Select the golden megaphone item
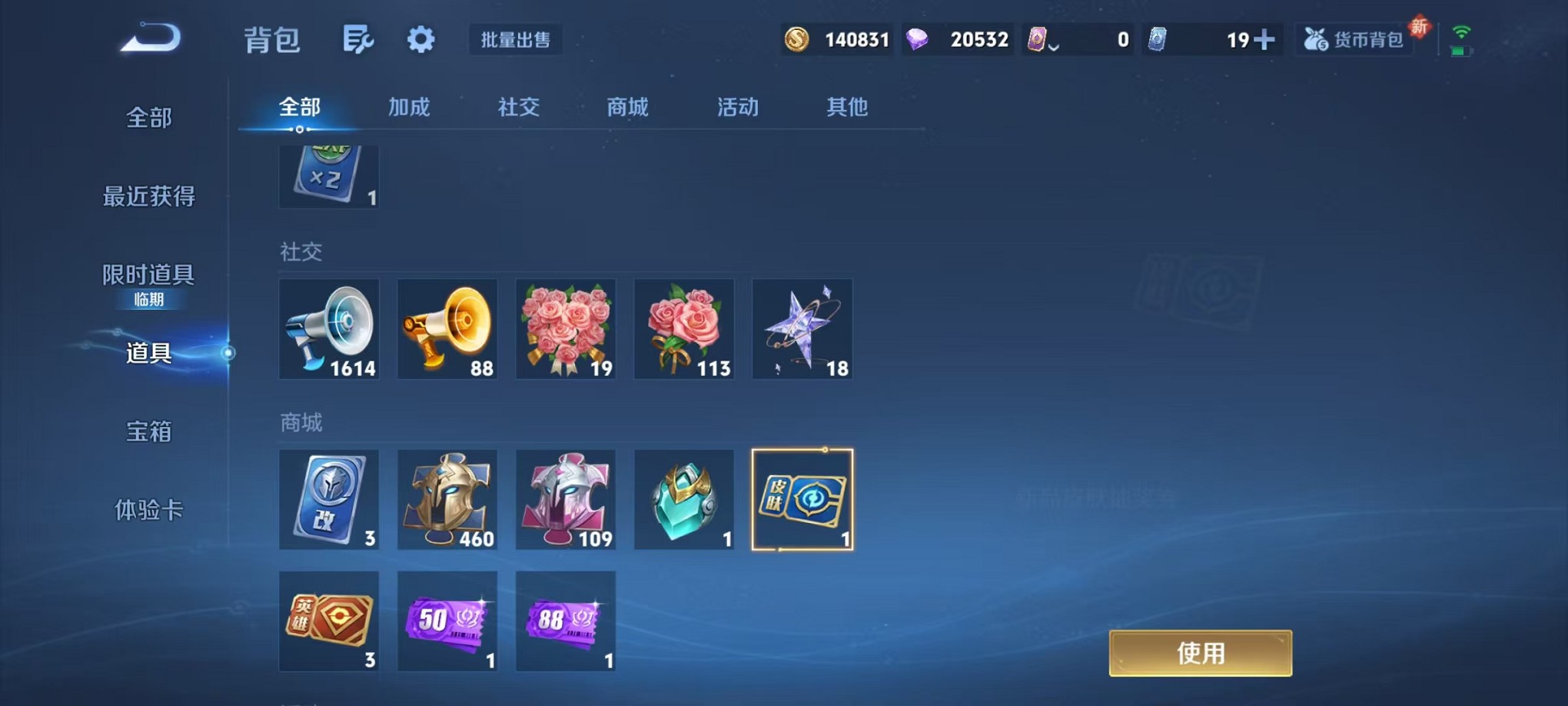 pyautogui.click(x=447, y=329)
